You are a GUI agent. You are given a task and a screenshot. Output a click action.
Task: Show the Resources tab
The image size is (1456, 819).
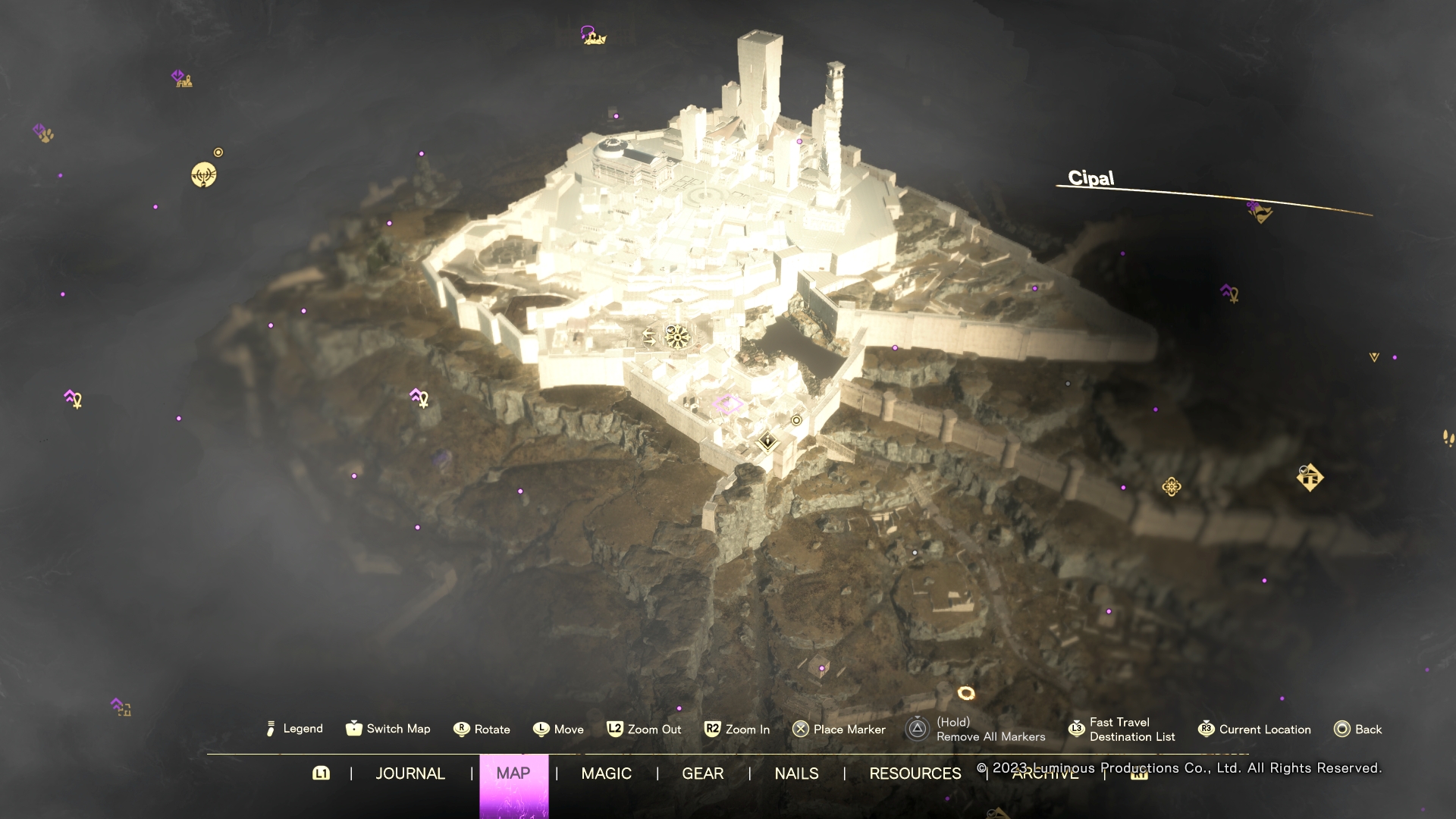pos(915,773)
